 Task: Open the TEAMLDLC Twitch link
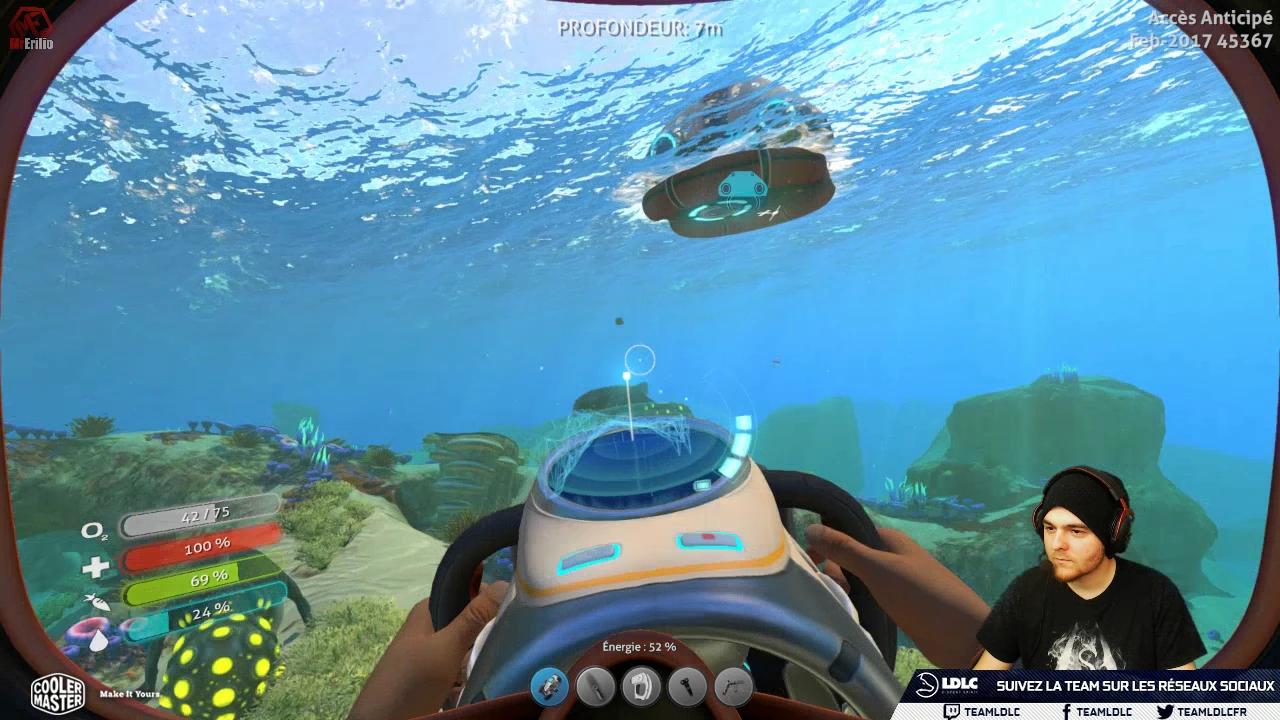click(993, 712)
